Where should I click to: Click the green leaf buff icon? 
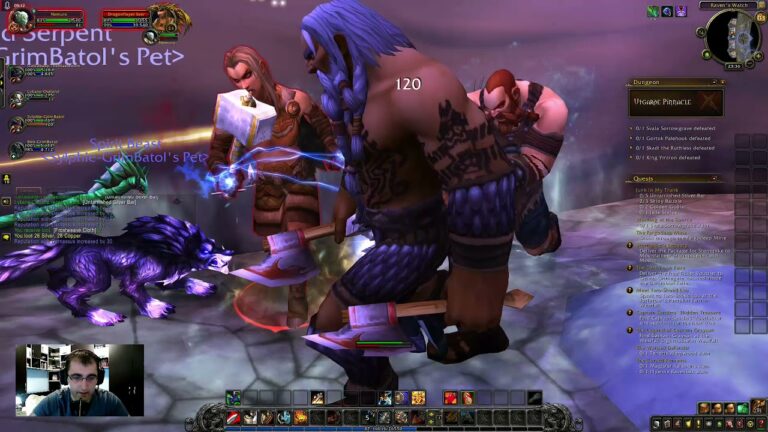(653, 11)
